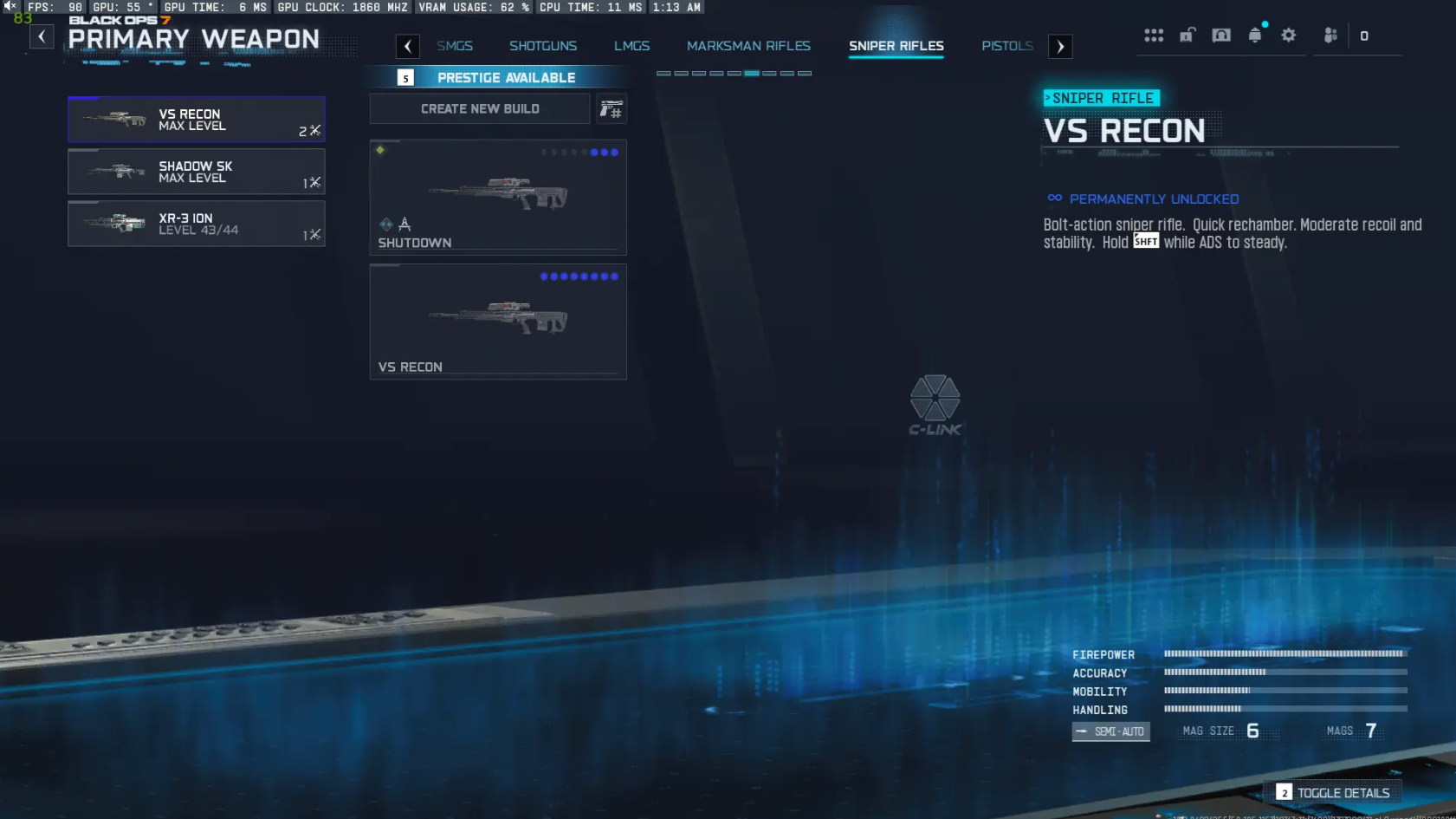
Task: Open the settings gear menu
Action: [1289, 35]
